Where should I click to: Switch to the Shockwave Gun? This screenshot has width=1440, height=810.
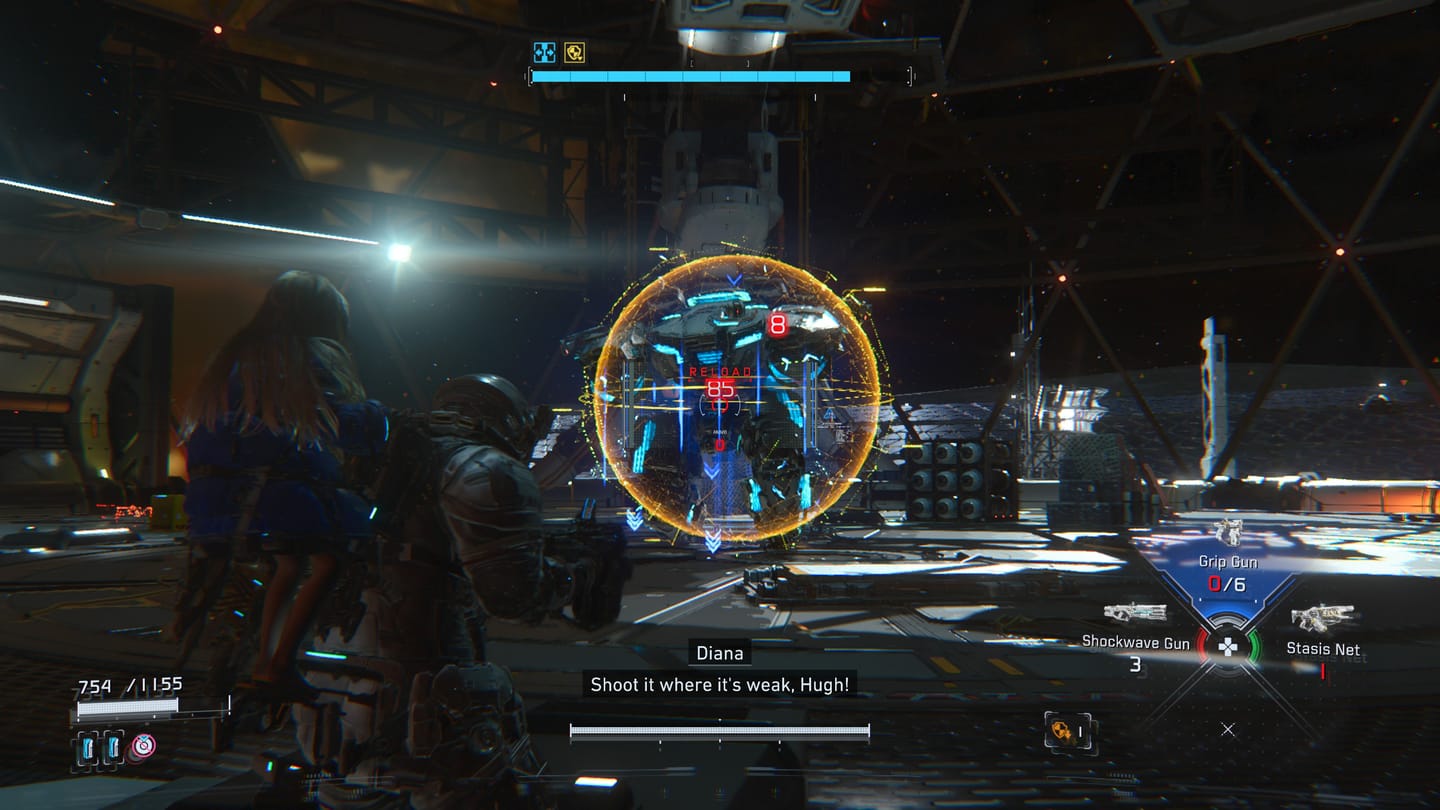click(x=1135, y=612)
